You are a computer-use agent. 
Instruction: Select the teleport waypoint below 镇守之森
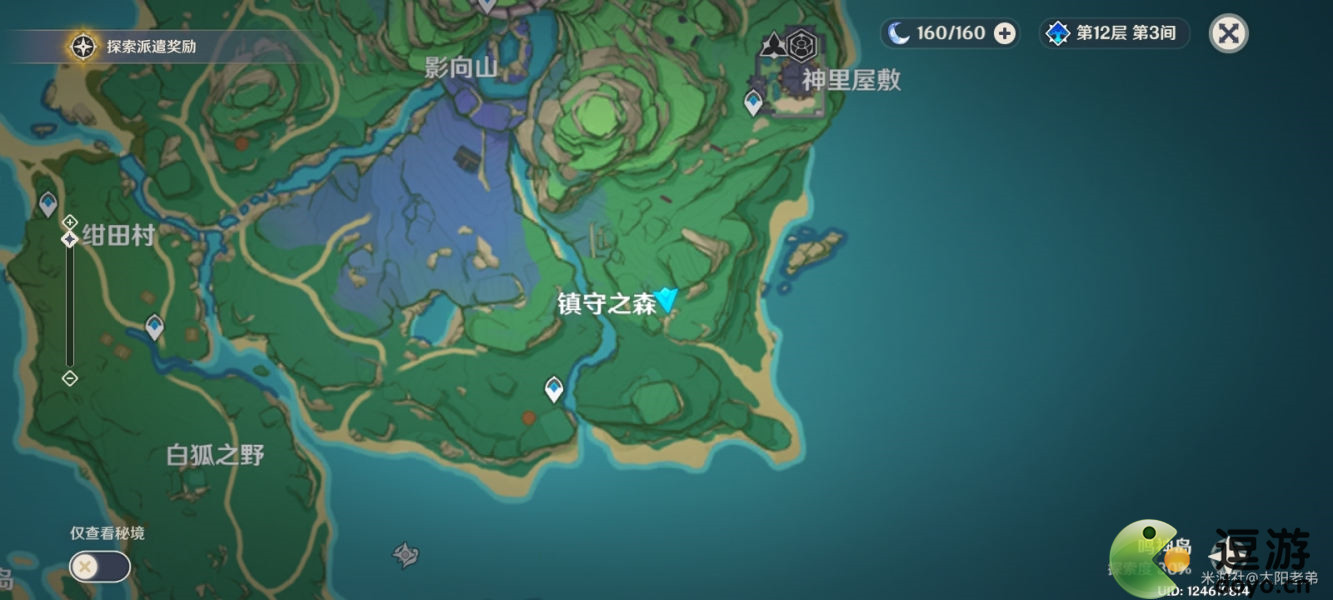click(x=553, y=388)
